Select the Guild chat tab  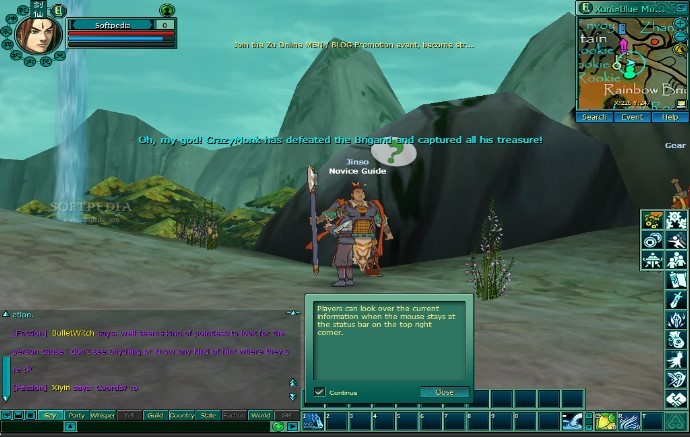154,415
